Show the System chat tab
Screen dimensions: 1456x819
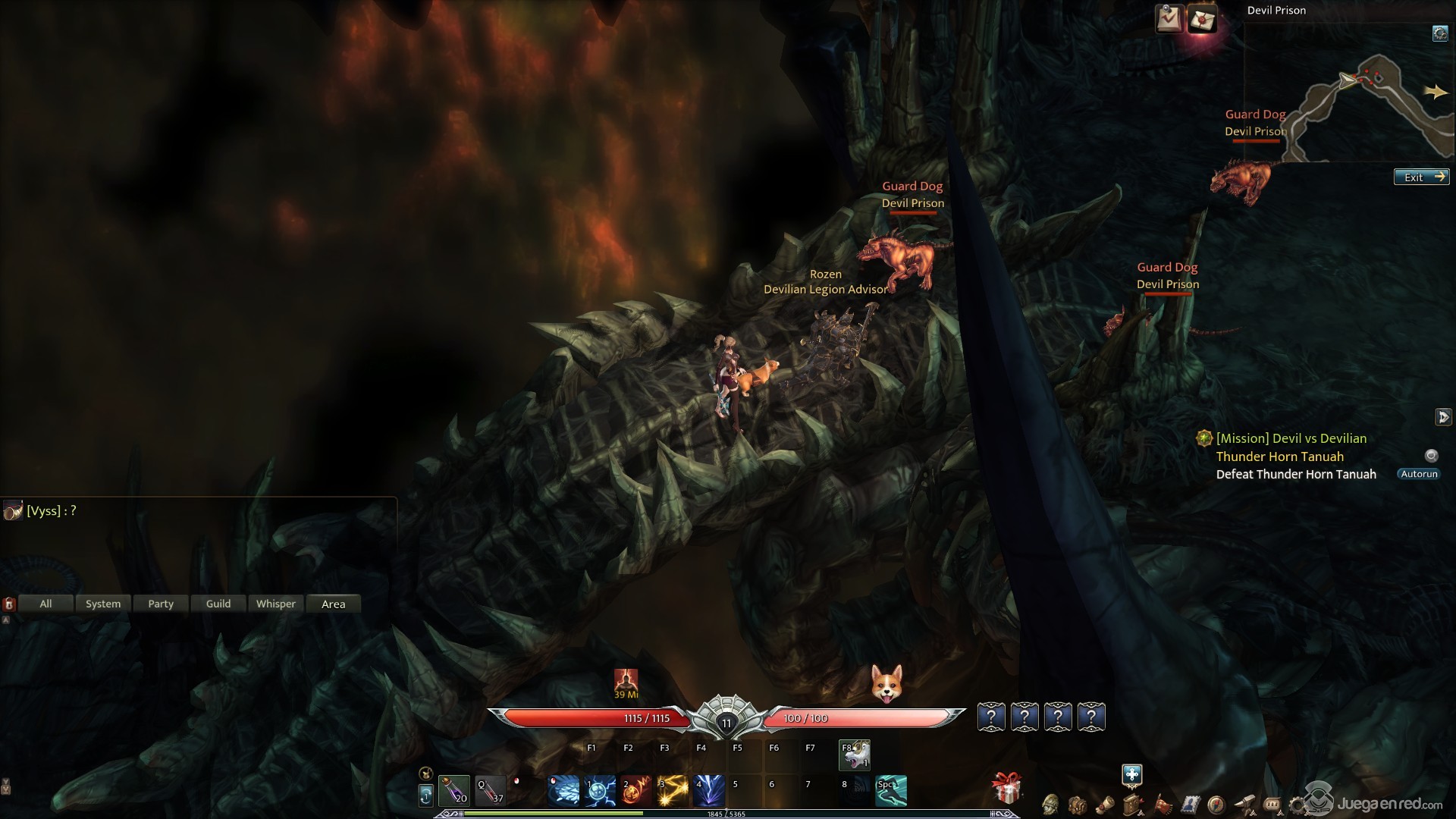(x=103, y=604)
